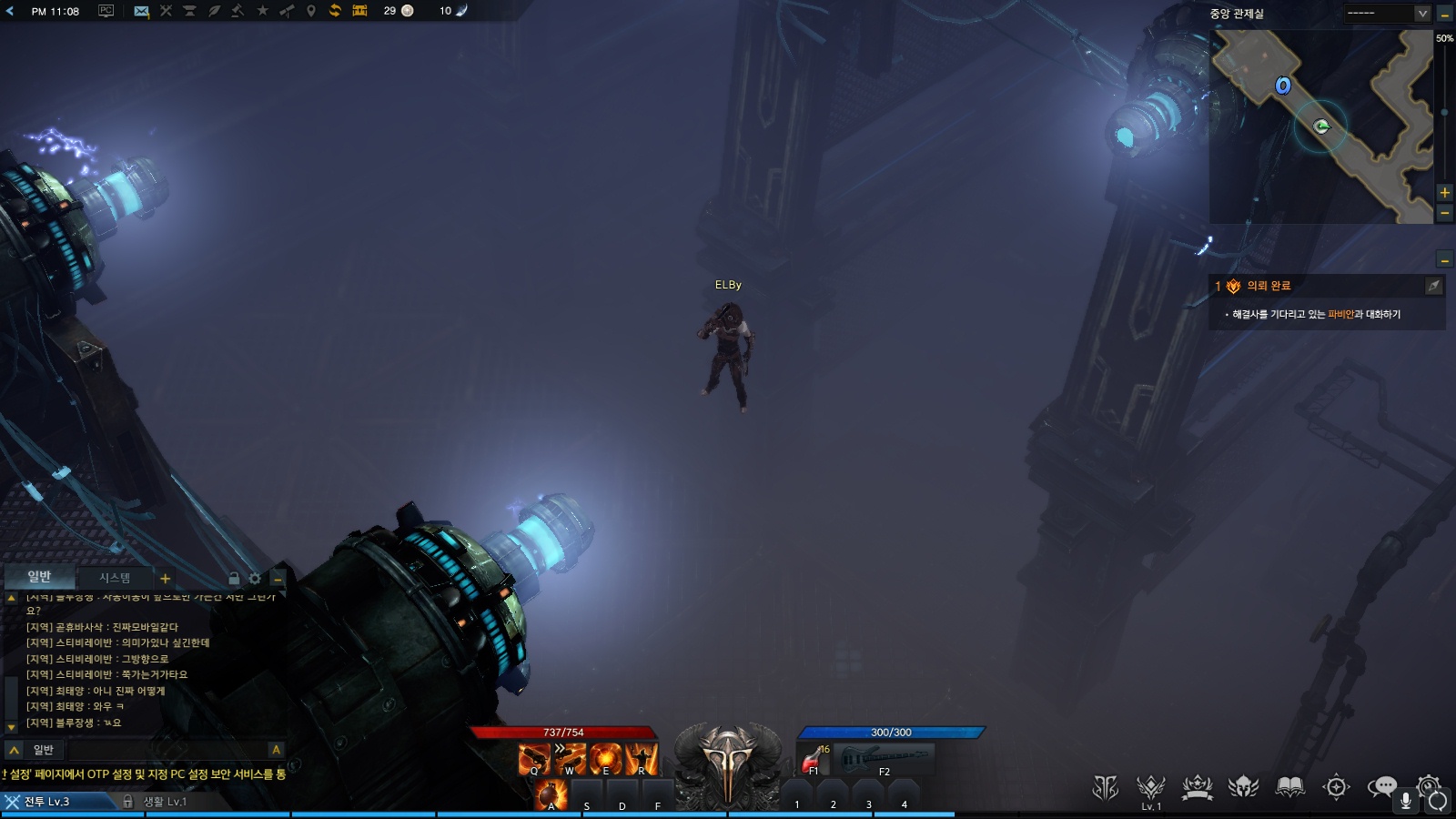
Task: Activate the pistol skill on Q
Action: tap(534, 758)
